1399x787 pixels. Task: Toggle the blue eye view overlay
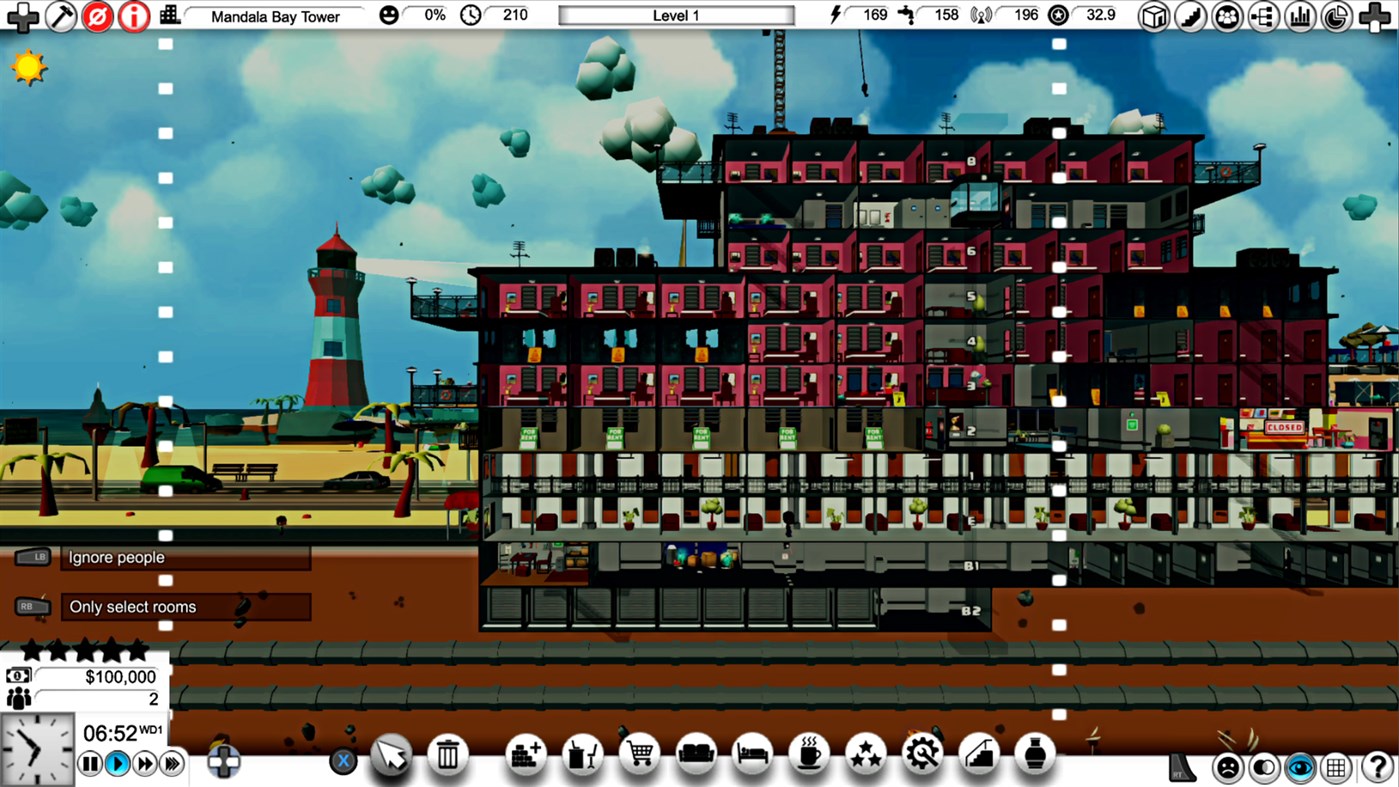pyautogui.click(x=1299, y=768)
